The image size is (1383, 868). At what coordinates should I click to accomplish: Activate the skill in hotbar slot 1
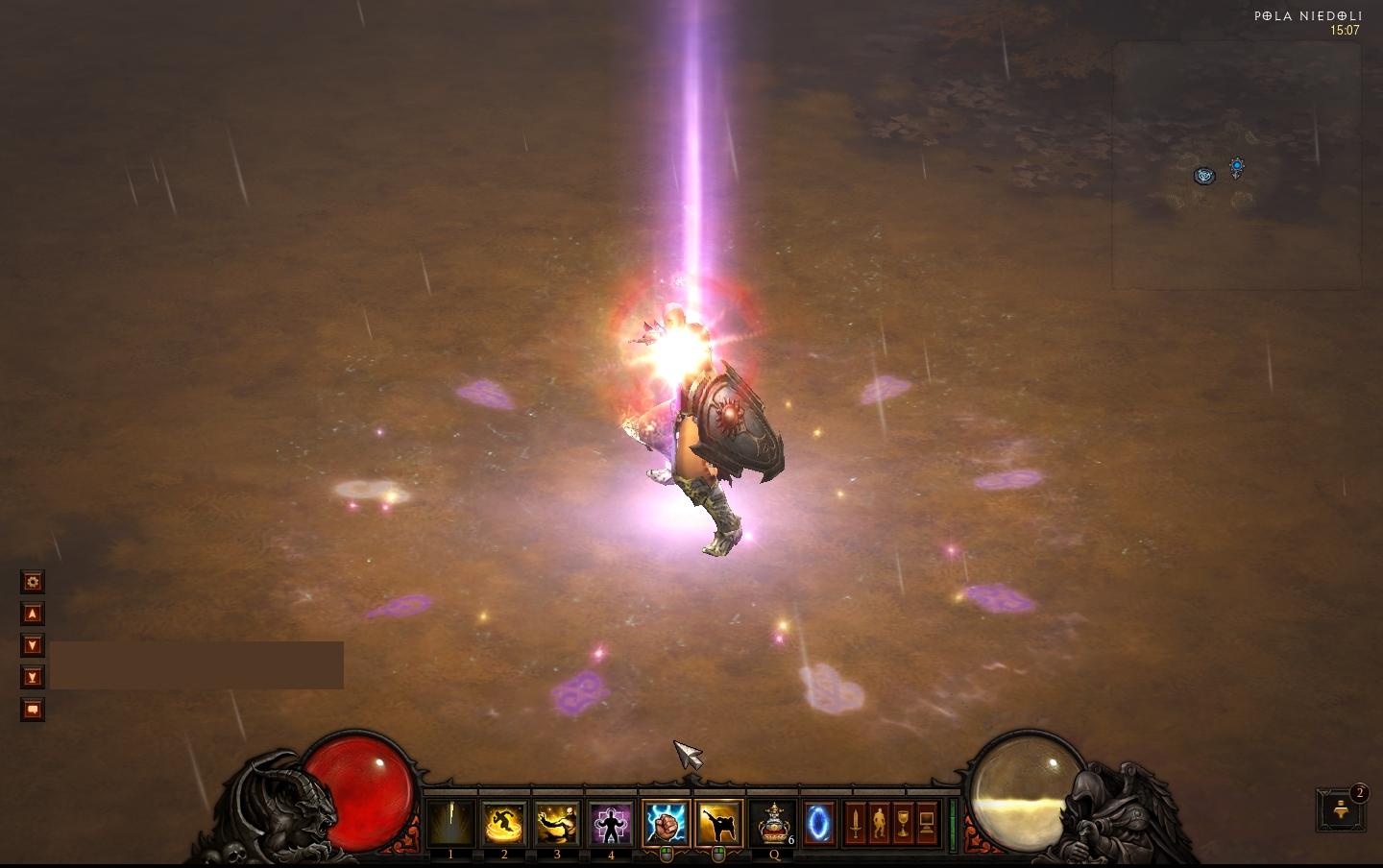pos(450,824)
